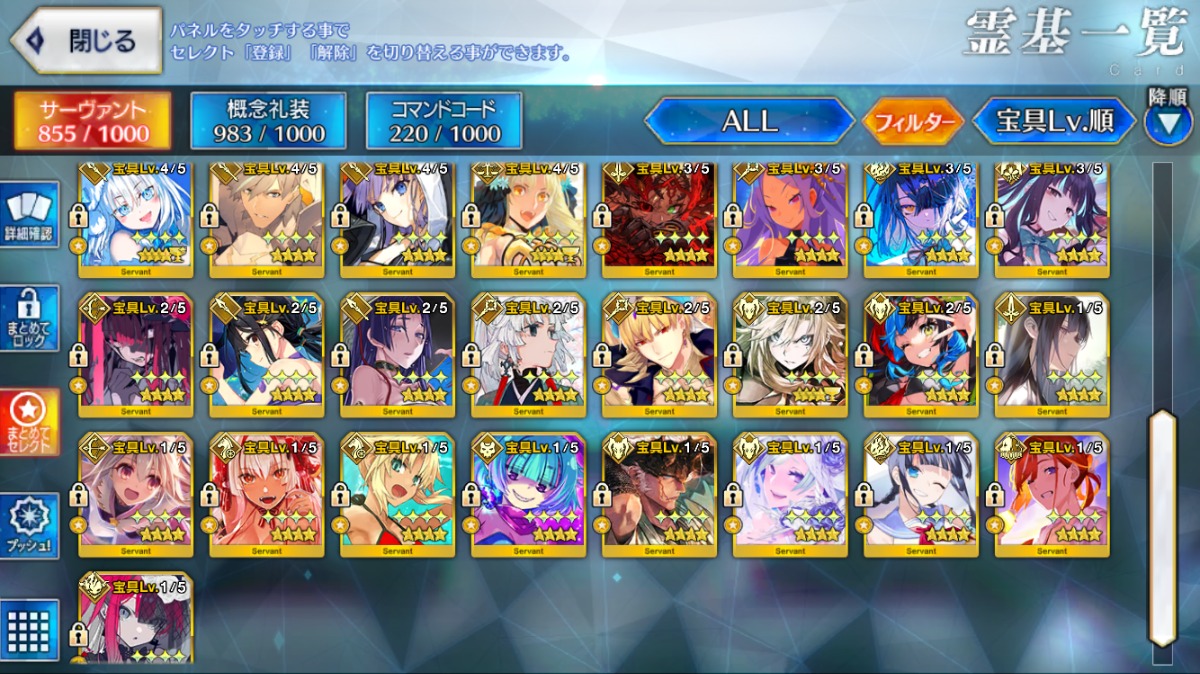Change sorting via 宝具Lv.順 button

pos(1055,122)
